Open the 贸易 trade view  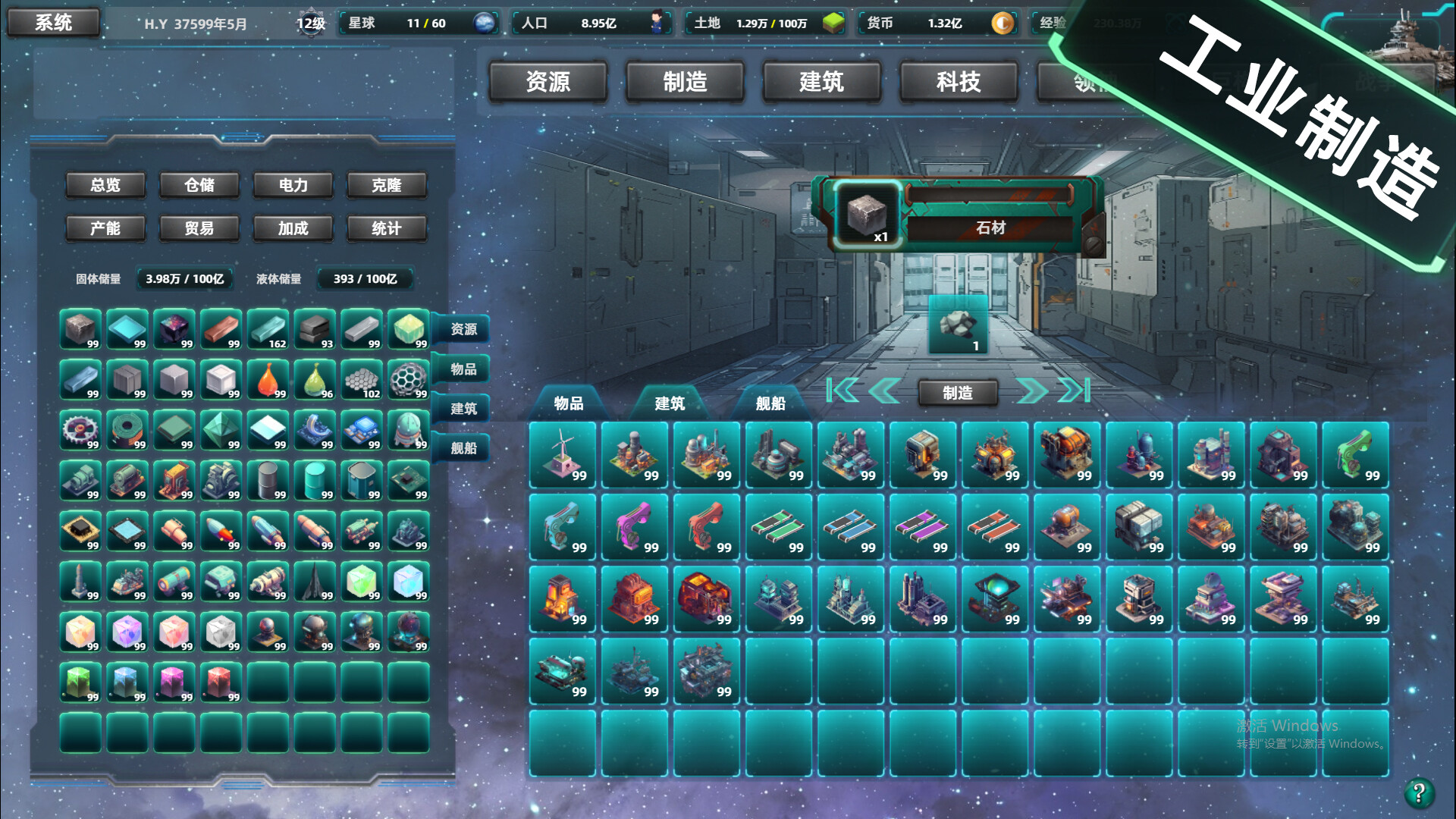199,228
